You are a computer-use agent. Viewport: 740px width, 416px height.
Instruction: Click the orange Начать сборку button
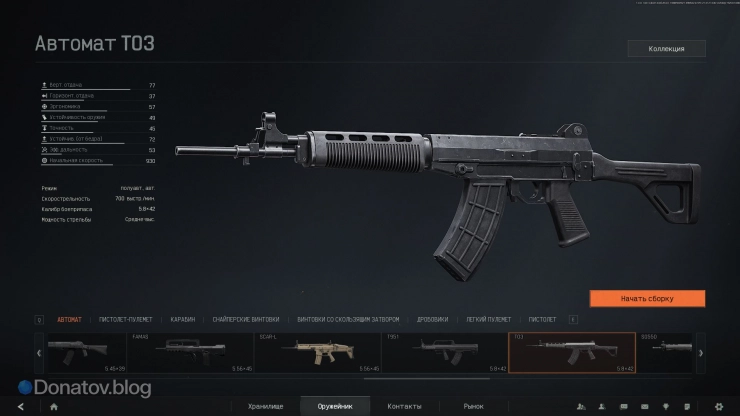click(x=647, y=298)
